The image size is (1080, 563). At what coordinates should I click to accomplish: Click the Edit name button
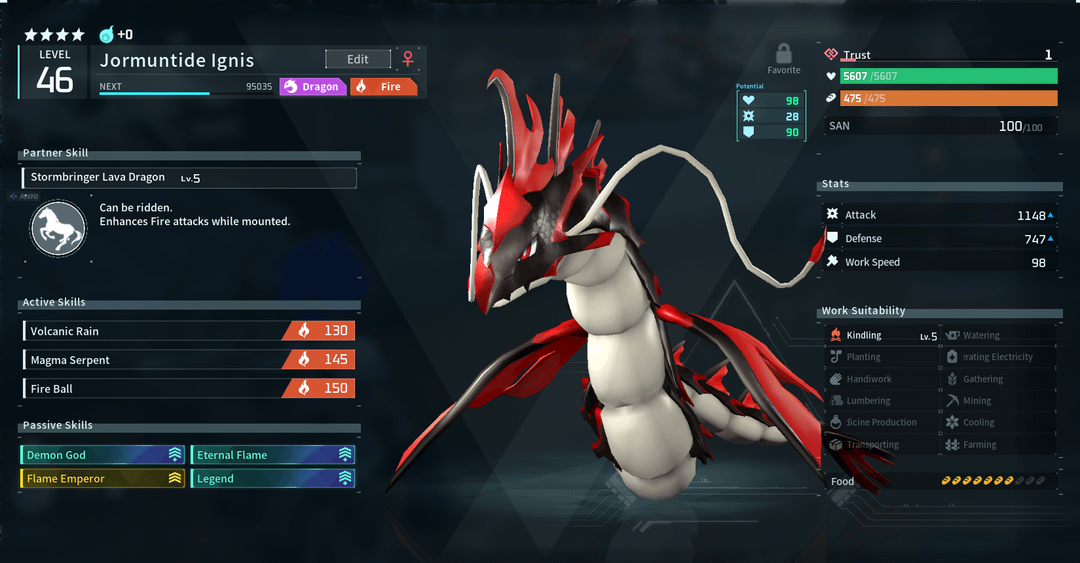tap(357, 59)
